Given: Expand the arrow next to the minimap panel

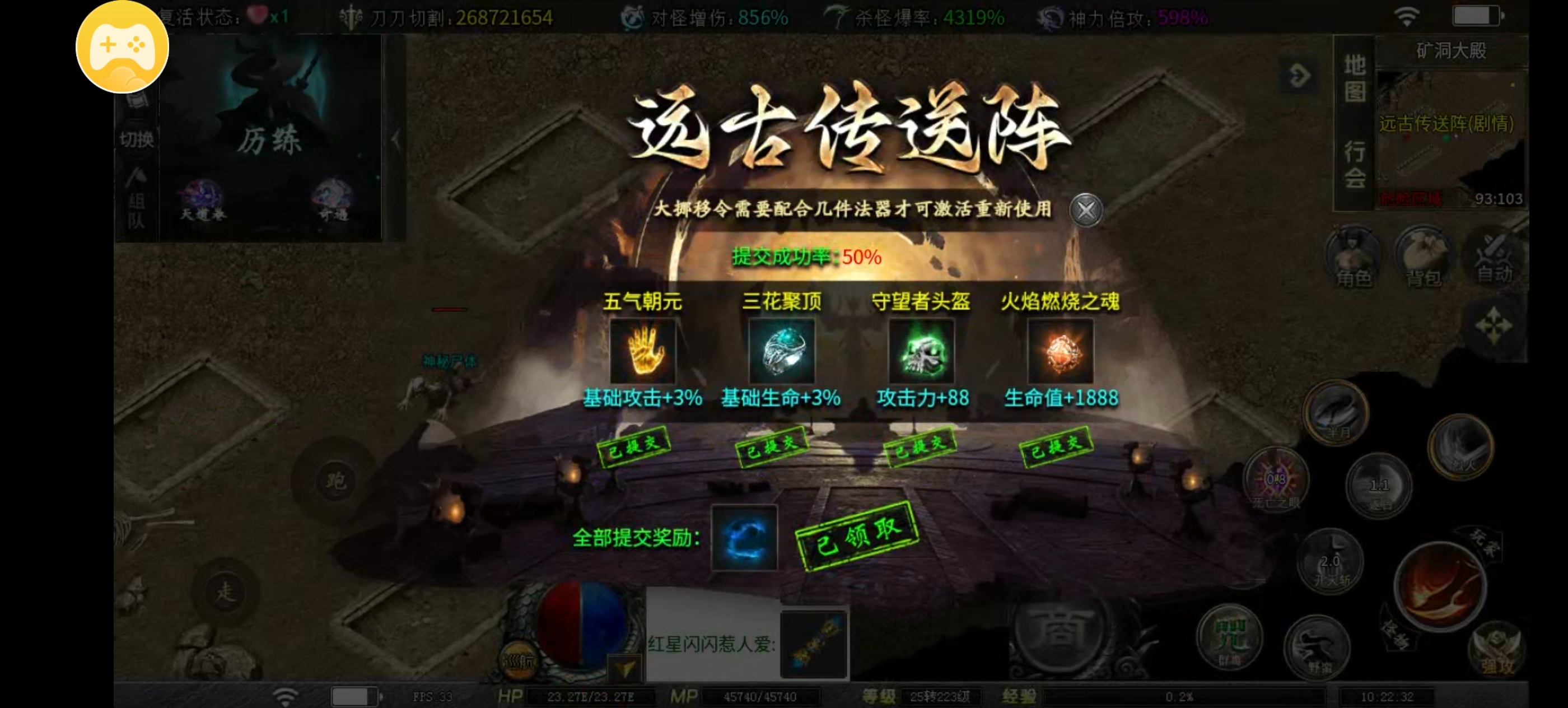Looking at the screenshot, I should 1300,75.
